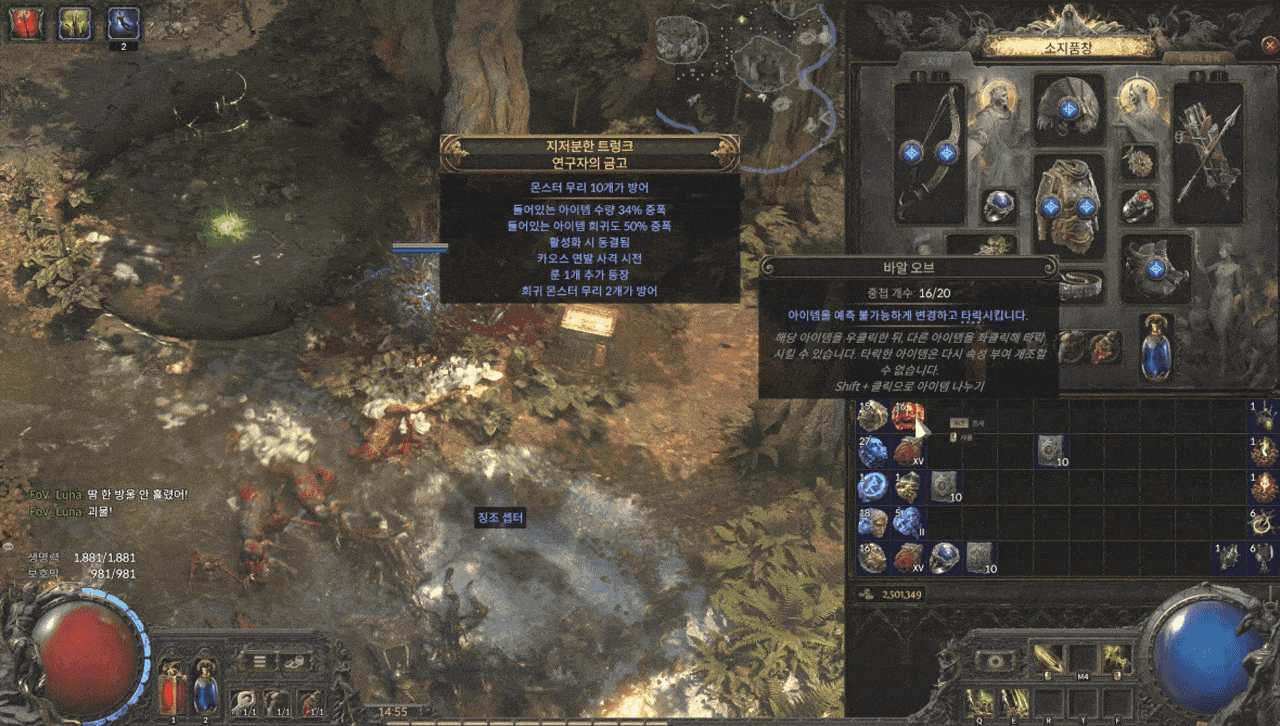Pick the stack of 27 blue orbs

(872, 452)
